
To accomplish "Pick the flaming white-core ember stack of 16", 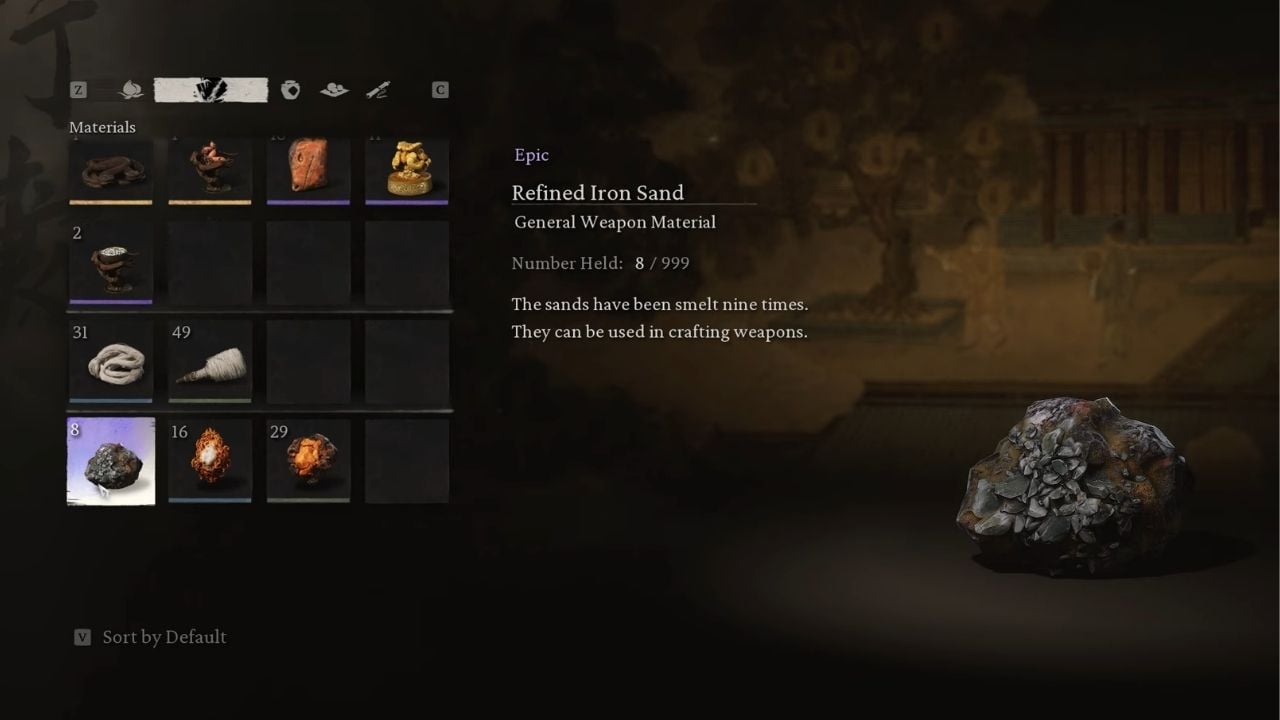I will pos(210,460).
